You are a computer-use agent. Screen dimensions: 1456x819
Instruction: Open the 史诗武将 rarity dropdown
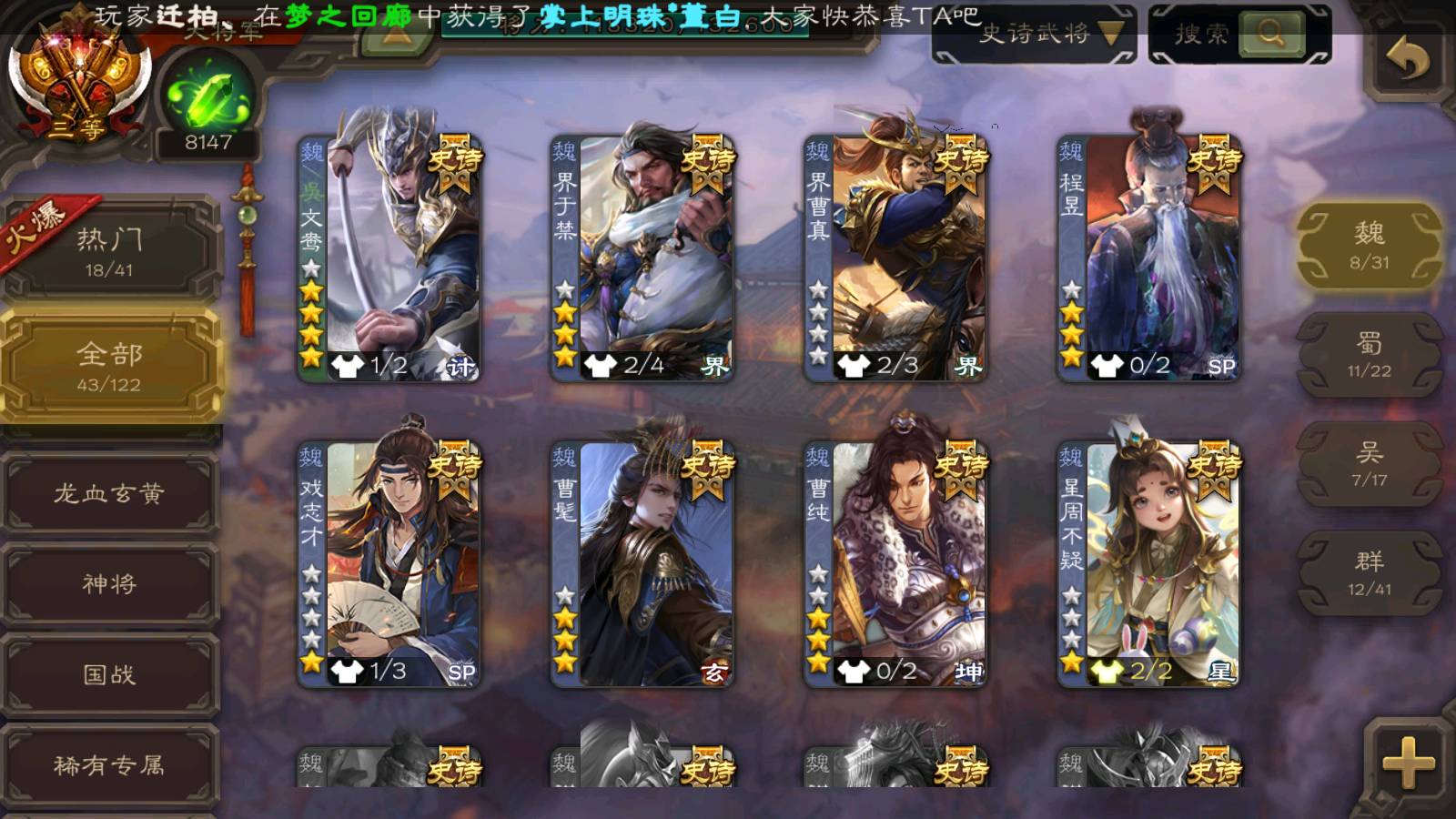point(1034,35)
